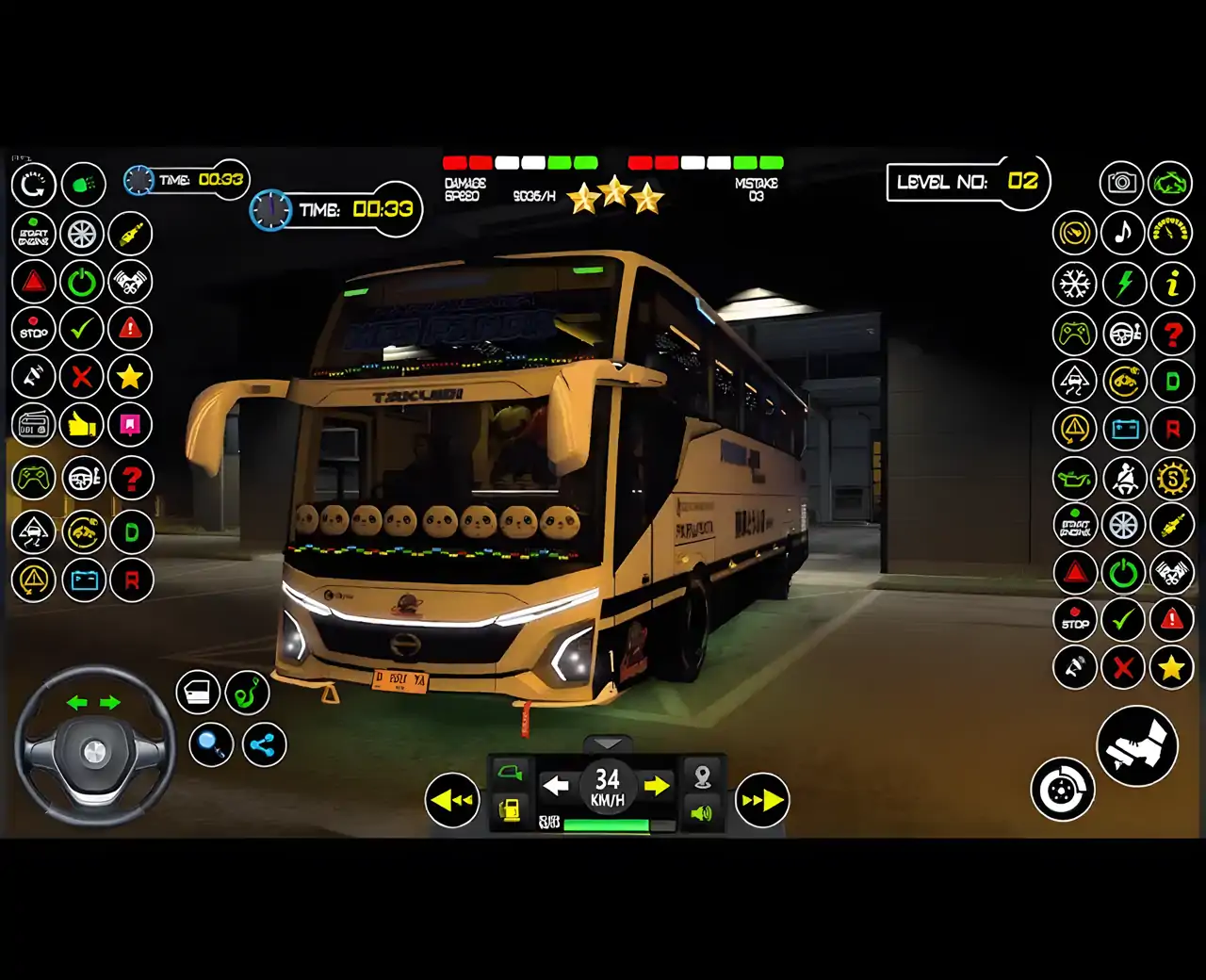Tap the camera view icon
This screenshot has height=980, width=1206.
1121,182
